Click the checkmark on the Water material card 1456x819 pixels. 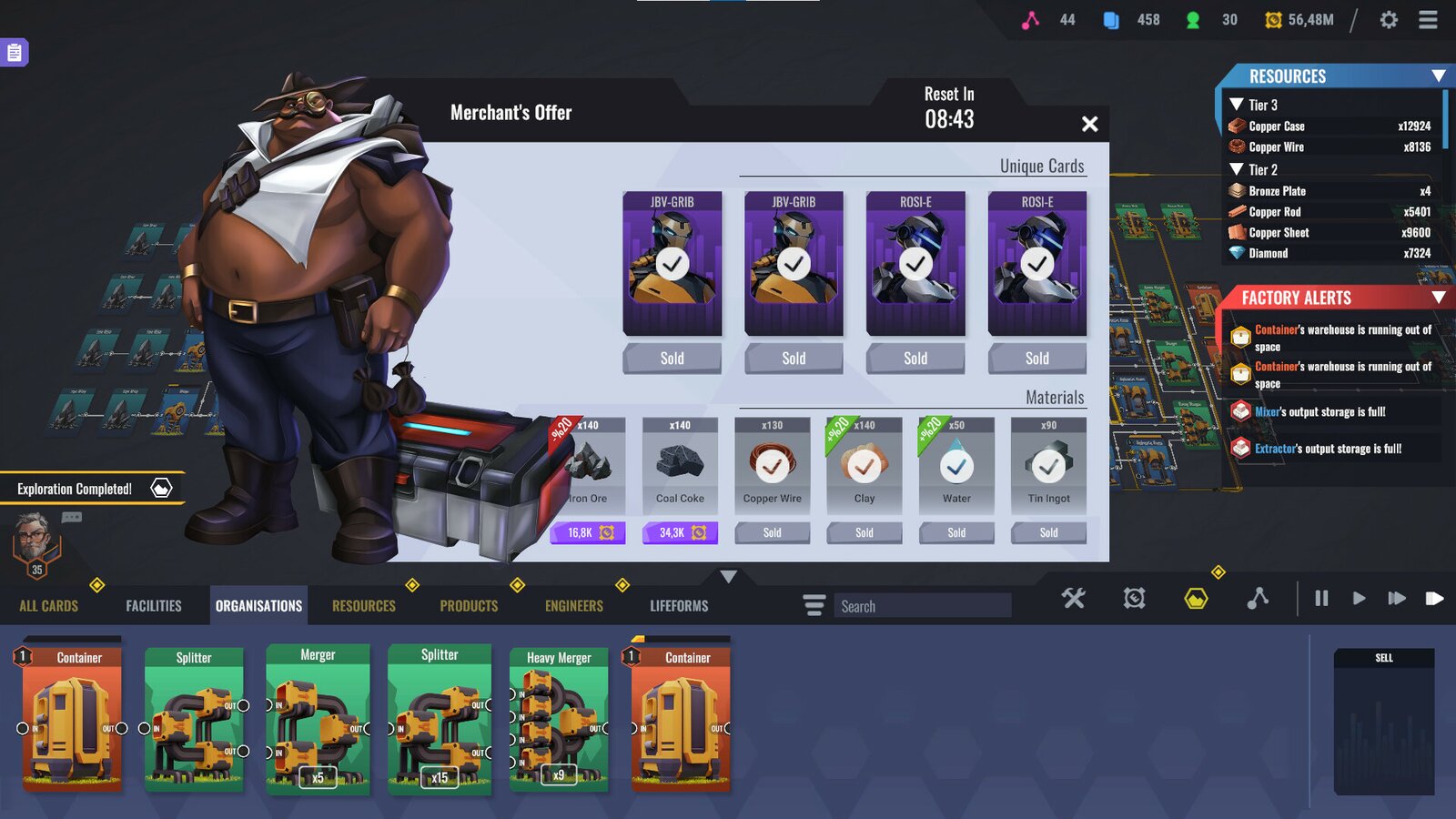(x=956, y=466)
